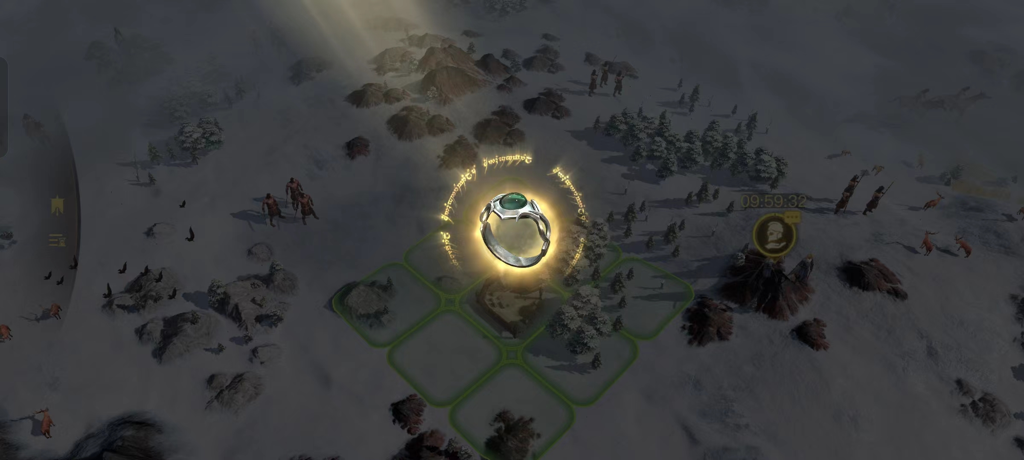Open the gold banner icon on side panel
The image size is (1024, 460).
click(x=58, y=206)
